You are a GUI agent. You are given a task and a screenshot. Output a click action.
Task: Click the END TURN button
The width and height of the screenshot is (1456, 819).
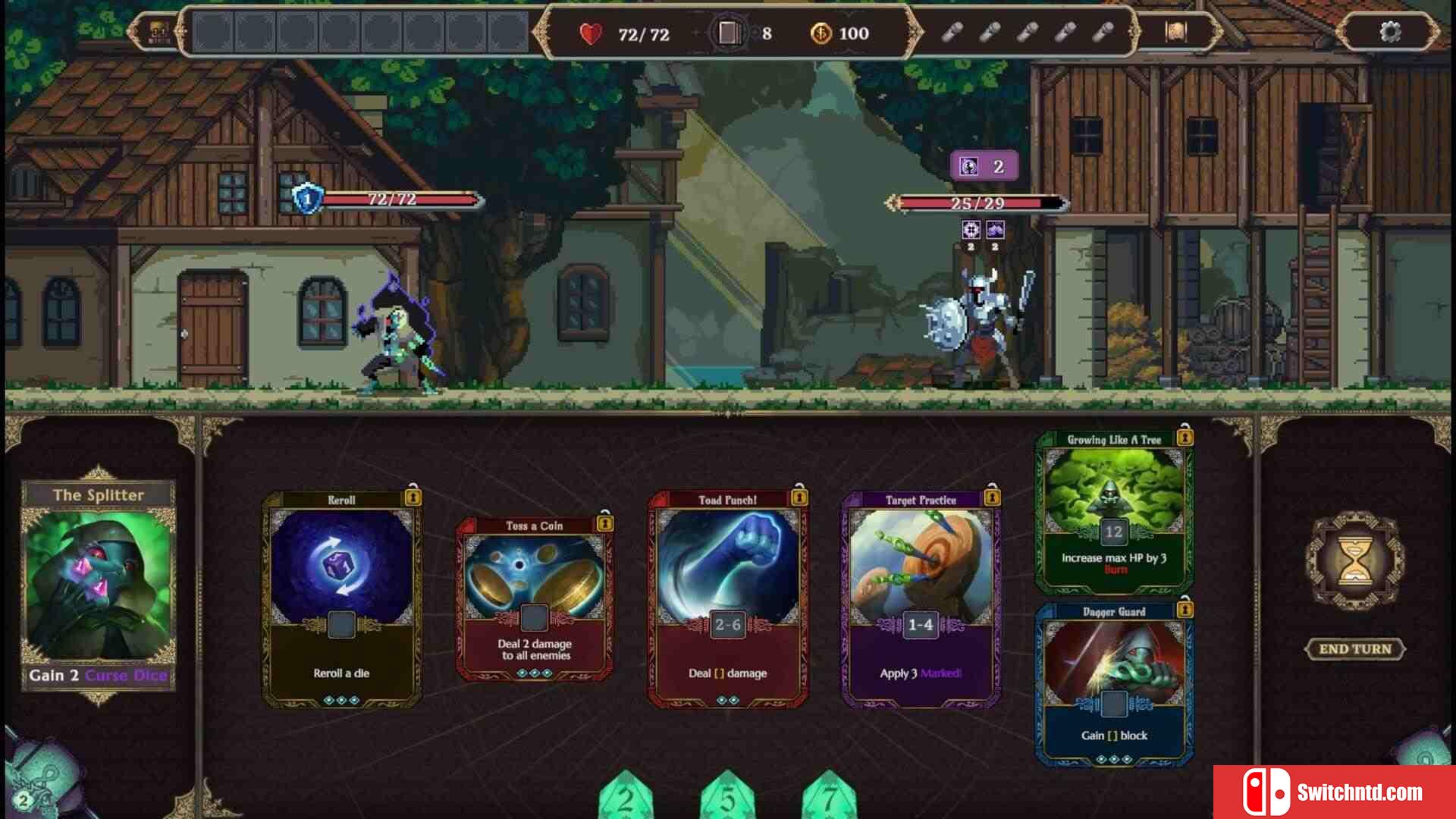click(x=1355, y=649)
